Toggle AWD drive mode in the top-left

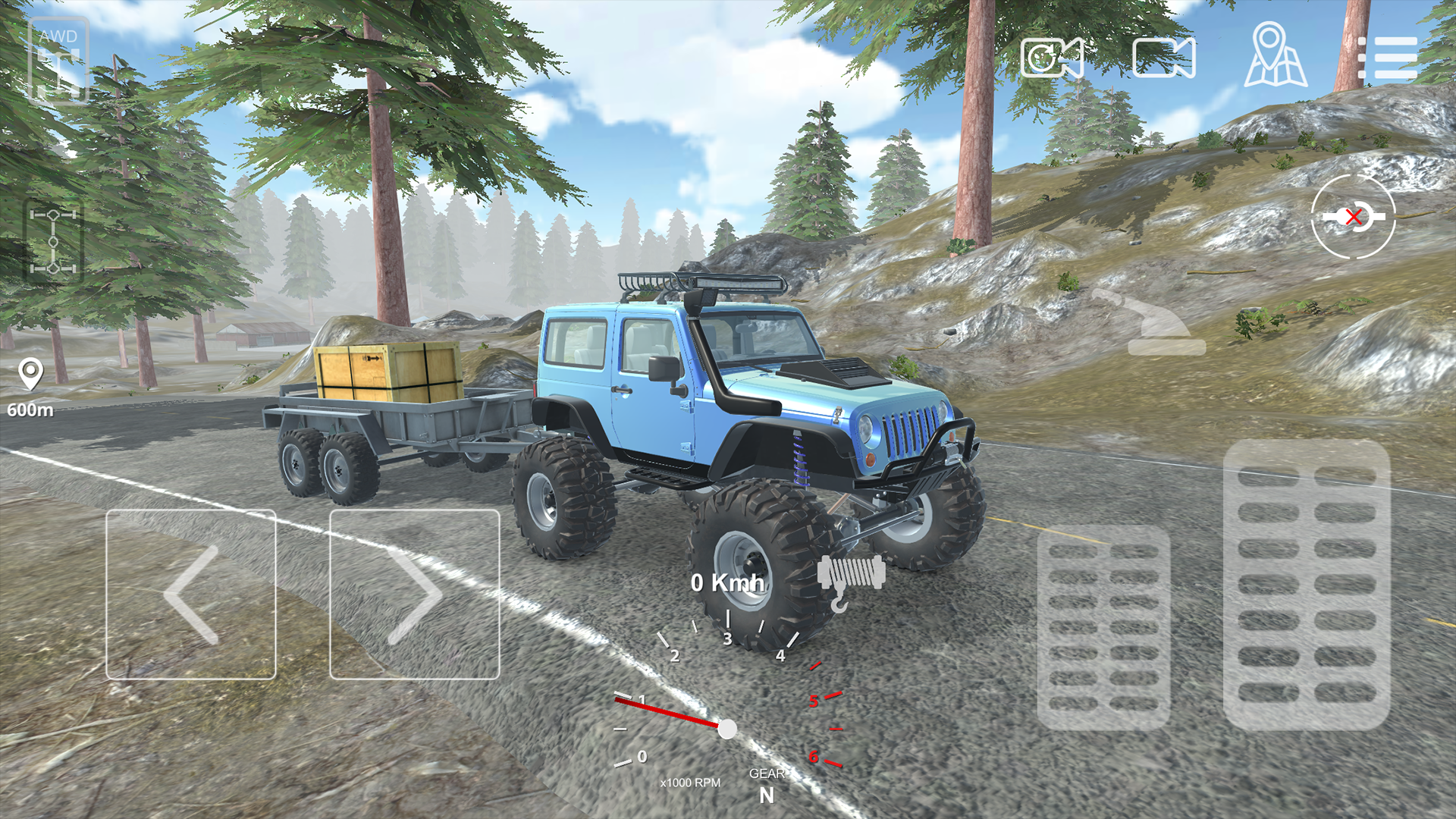59,57
